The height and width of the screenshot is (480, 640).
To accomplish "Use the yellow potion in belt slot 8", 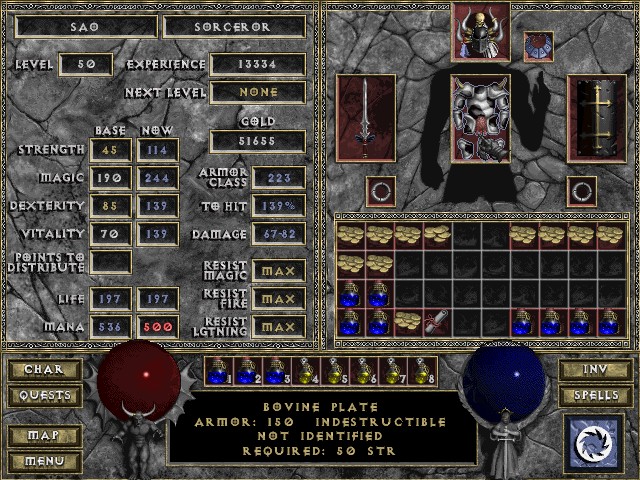I will pyautogui.click(x=422, y=372).
